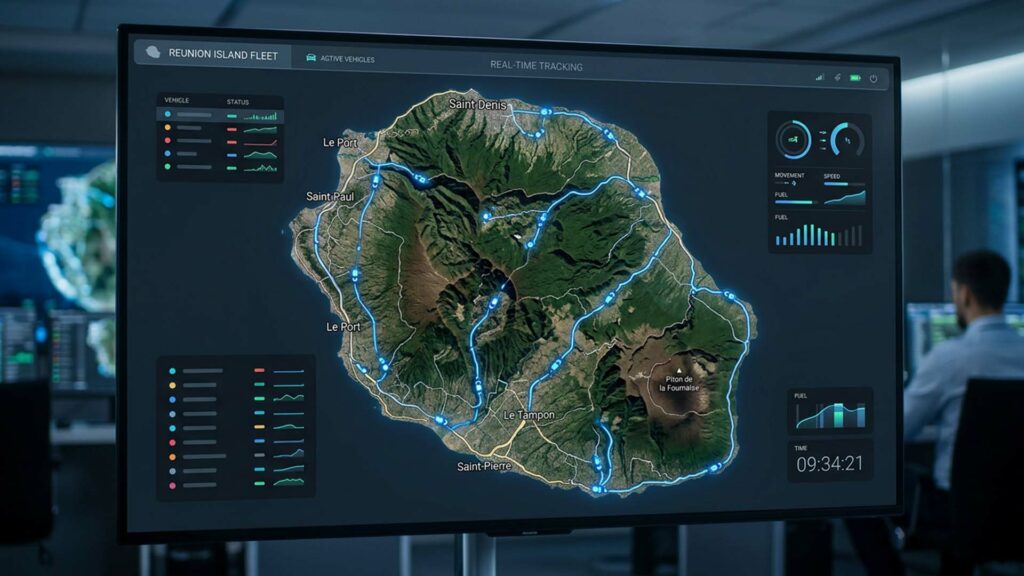
Task: Sort the list by the Status column
Action: click(238, 101)
